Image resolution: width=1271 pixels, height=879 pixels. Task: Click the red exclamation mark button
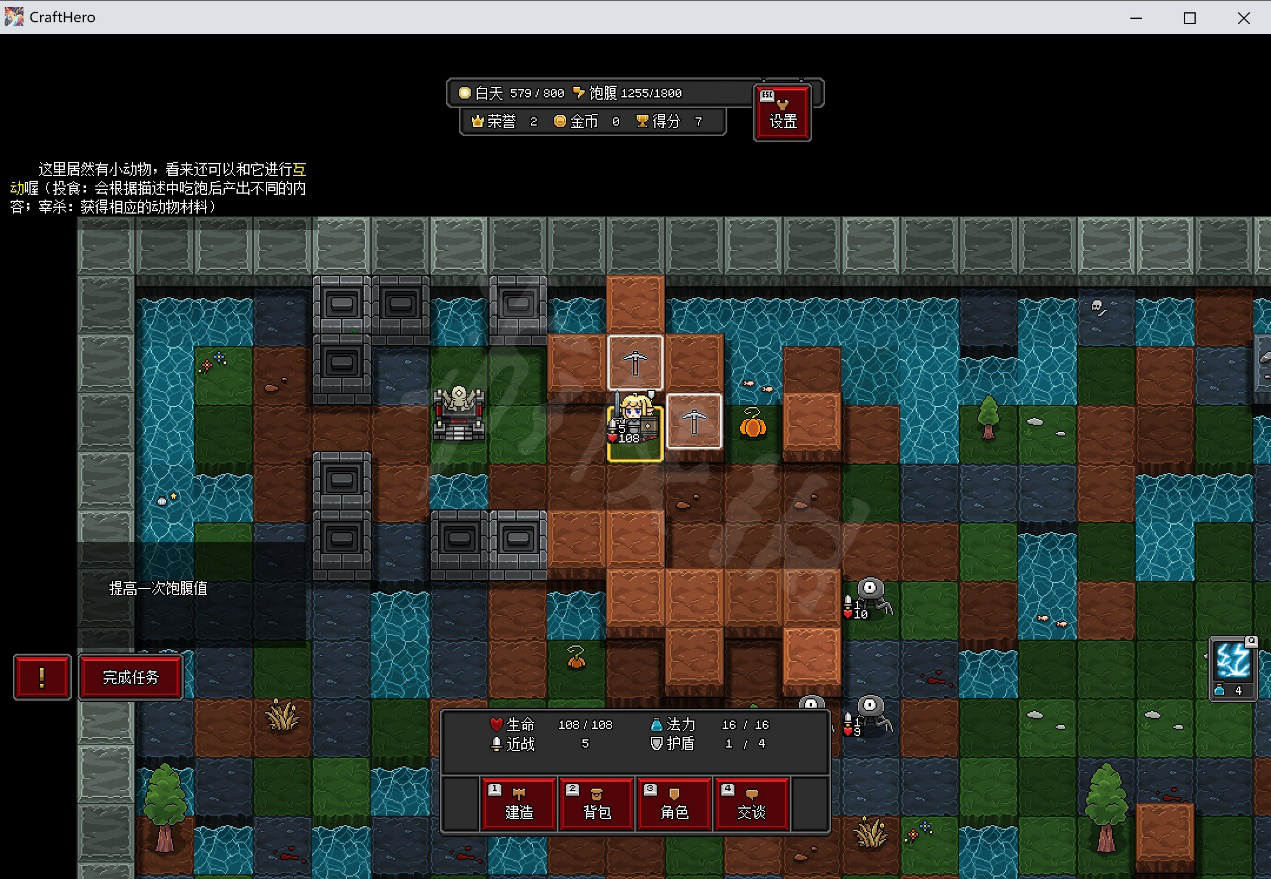(x=42, y=677)
